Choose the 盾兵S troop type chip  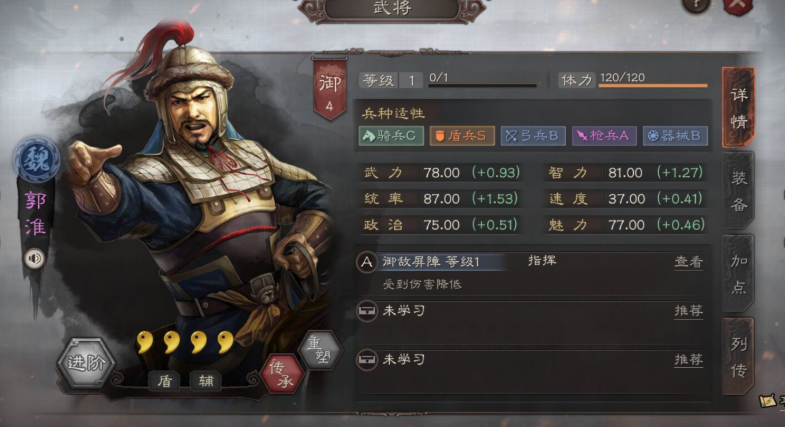click(x=463, y=135)
